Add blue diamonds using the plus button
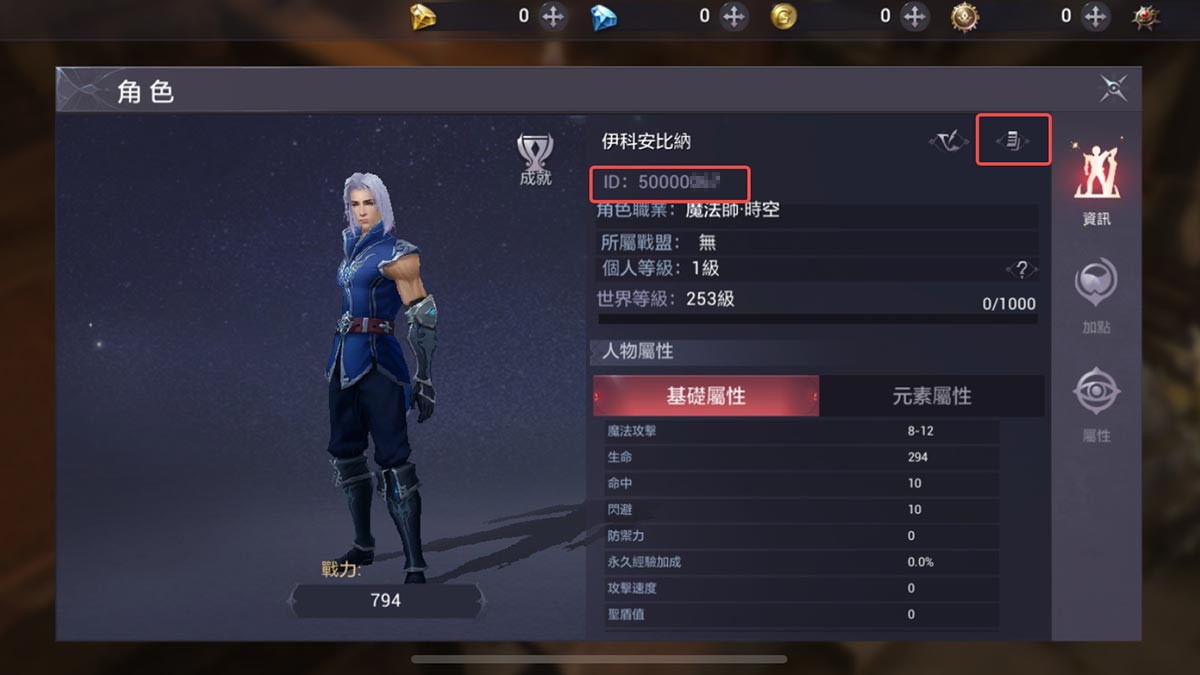1200x675 pixels. tap(734, 16)
